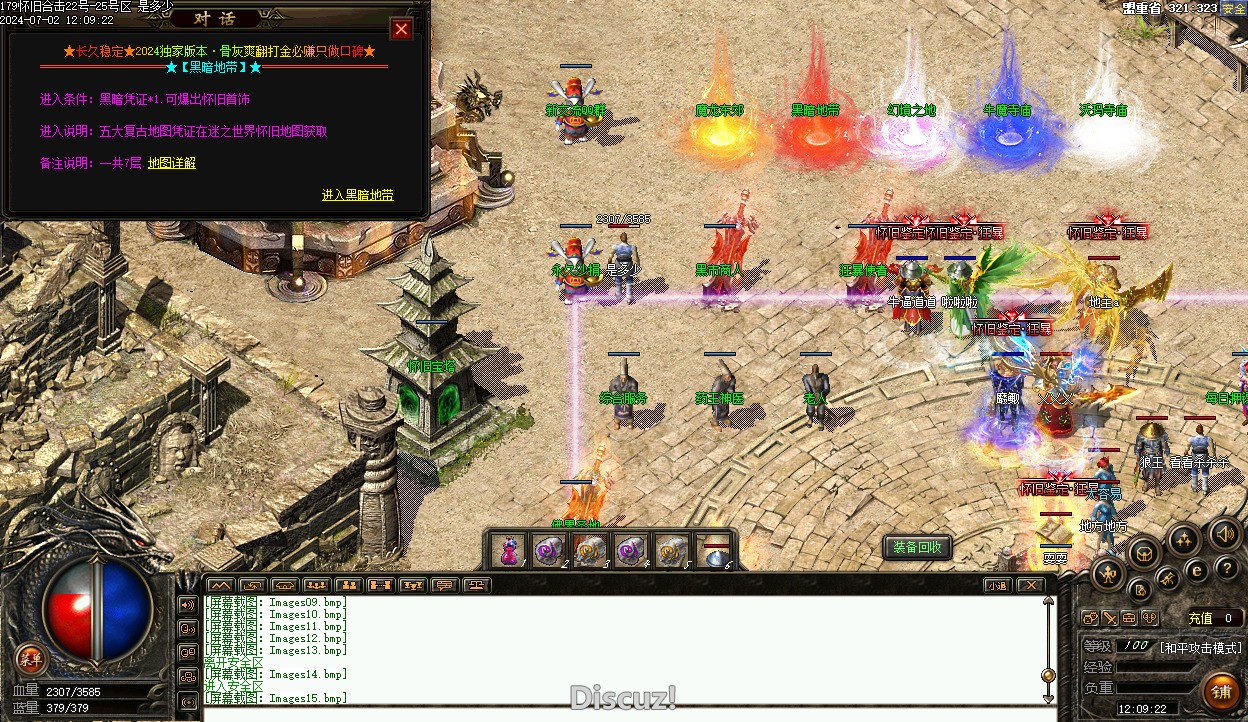Use the red gourd potion in hotbar slot 1
This screenshot has height=722, width=1248.
[510, 551]
